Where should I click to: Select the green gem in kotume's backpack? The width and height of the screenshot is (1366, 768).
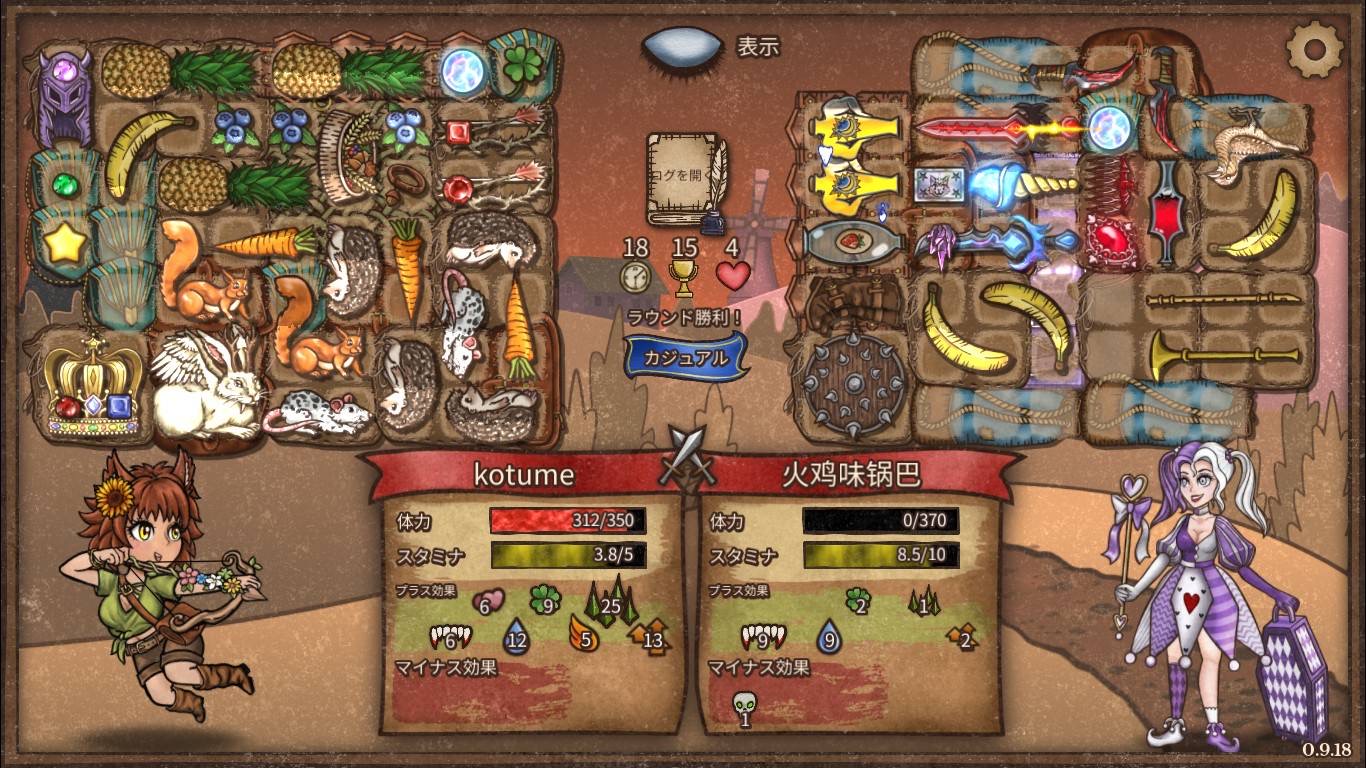click(x=64, y=184)
